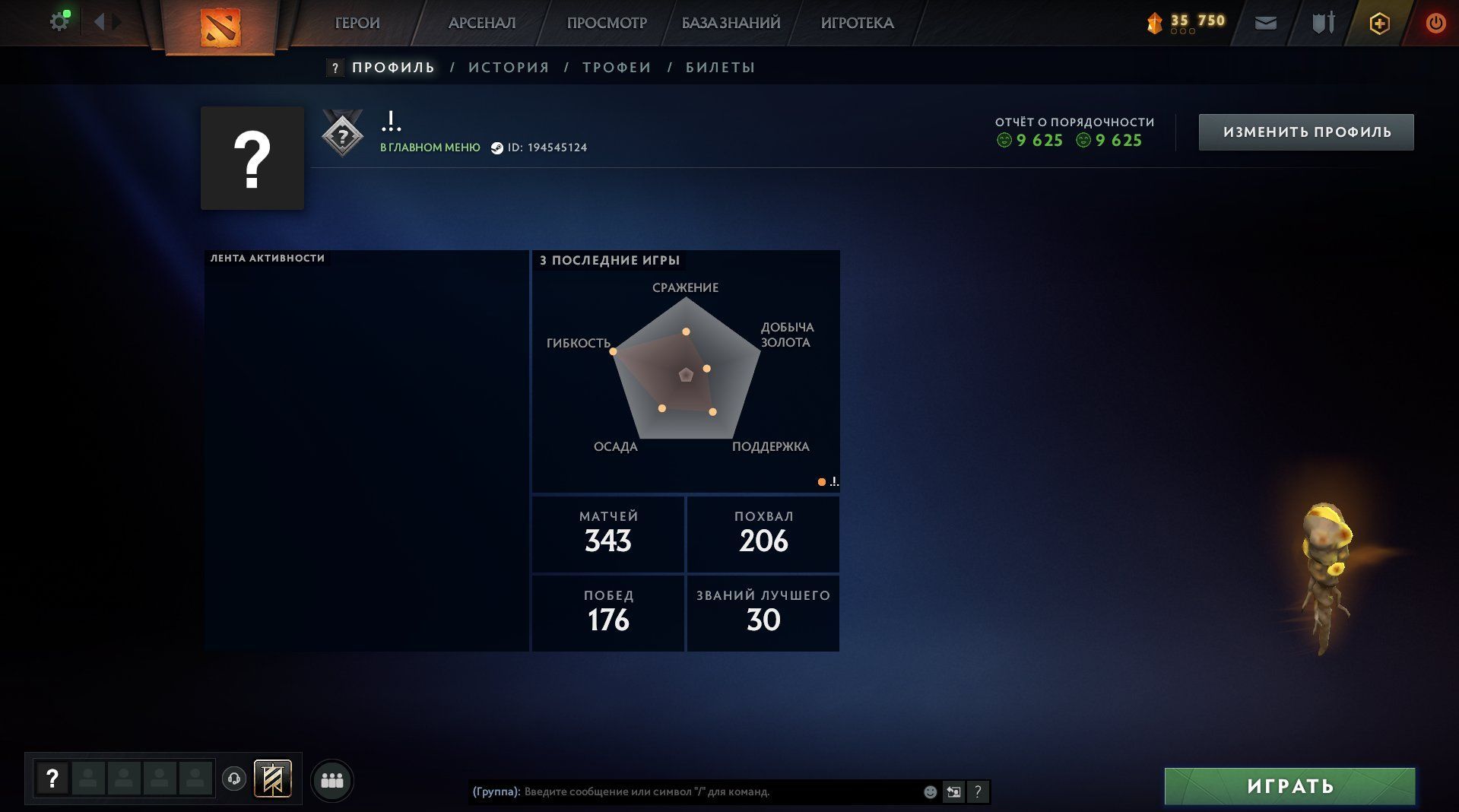
Task: Navigate back with the left arrow
Action: [x=99, y=22]
